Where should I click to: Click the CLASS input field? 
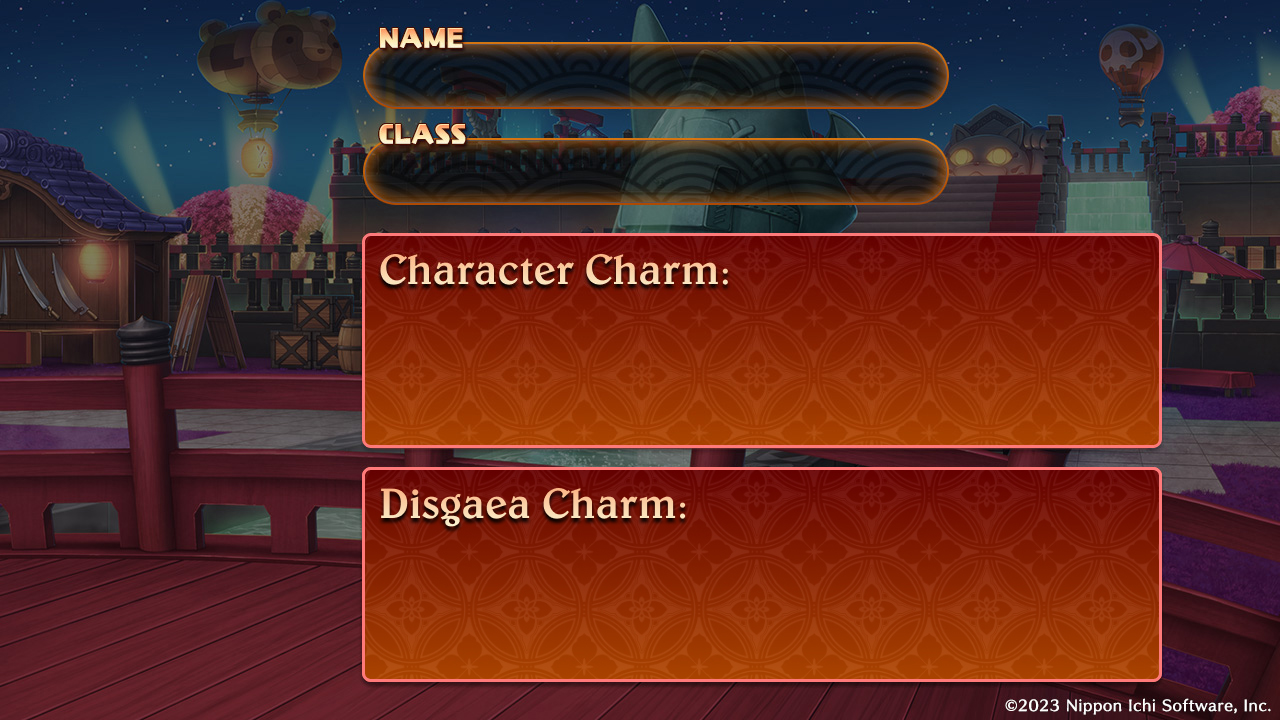click(x=655, y=170)
